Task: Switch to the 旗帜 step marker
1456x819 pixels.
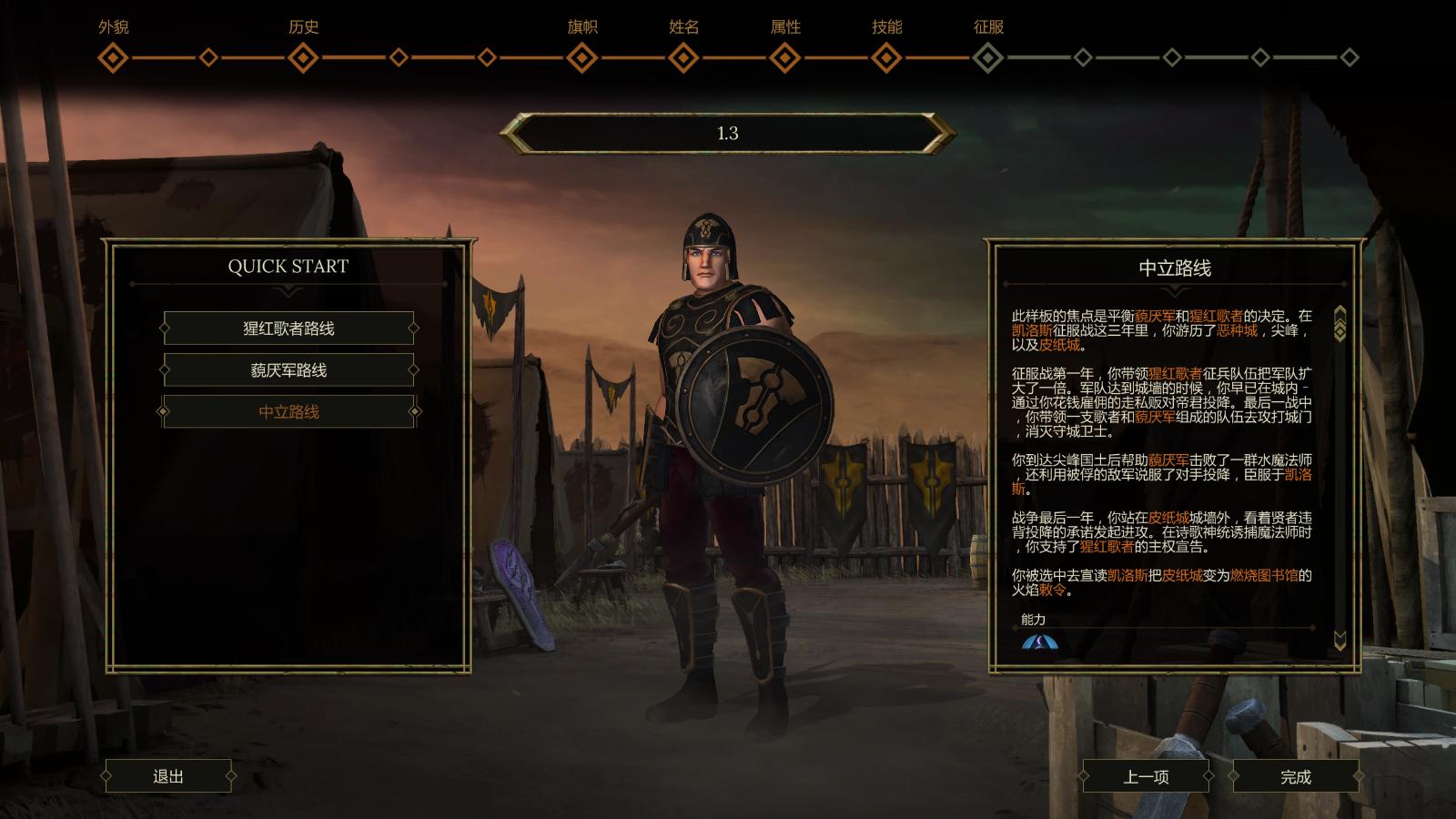Action: [x=582, y=58]
